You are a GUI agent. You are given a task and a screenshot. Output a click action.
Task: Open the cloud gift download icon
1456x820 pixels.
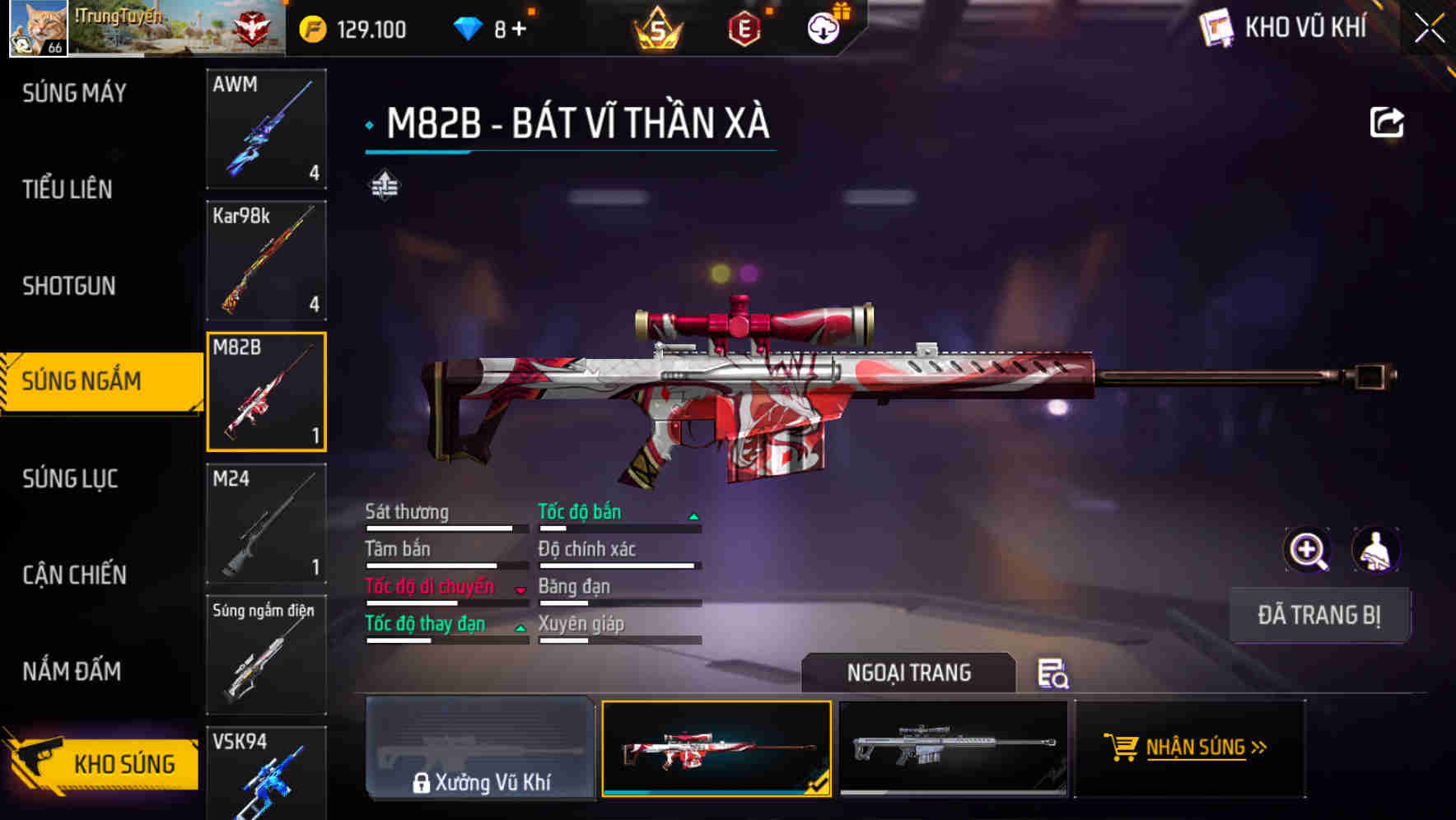point(824,27)
